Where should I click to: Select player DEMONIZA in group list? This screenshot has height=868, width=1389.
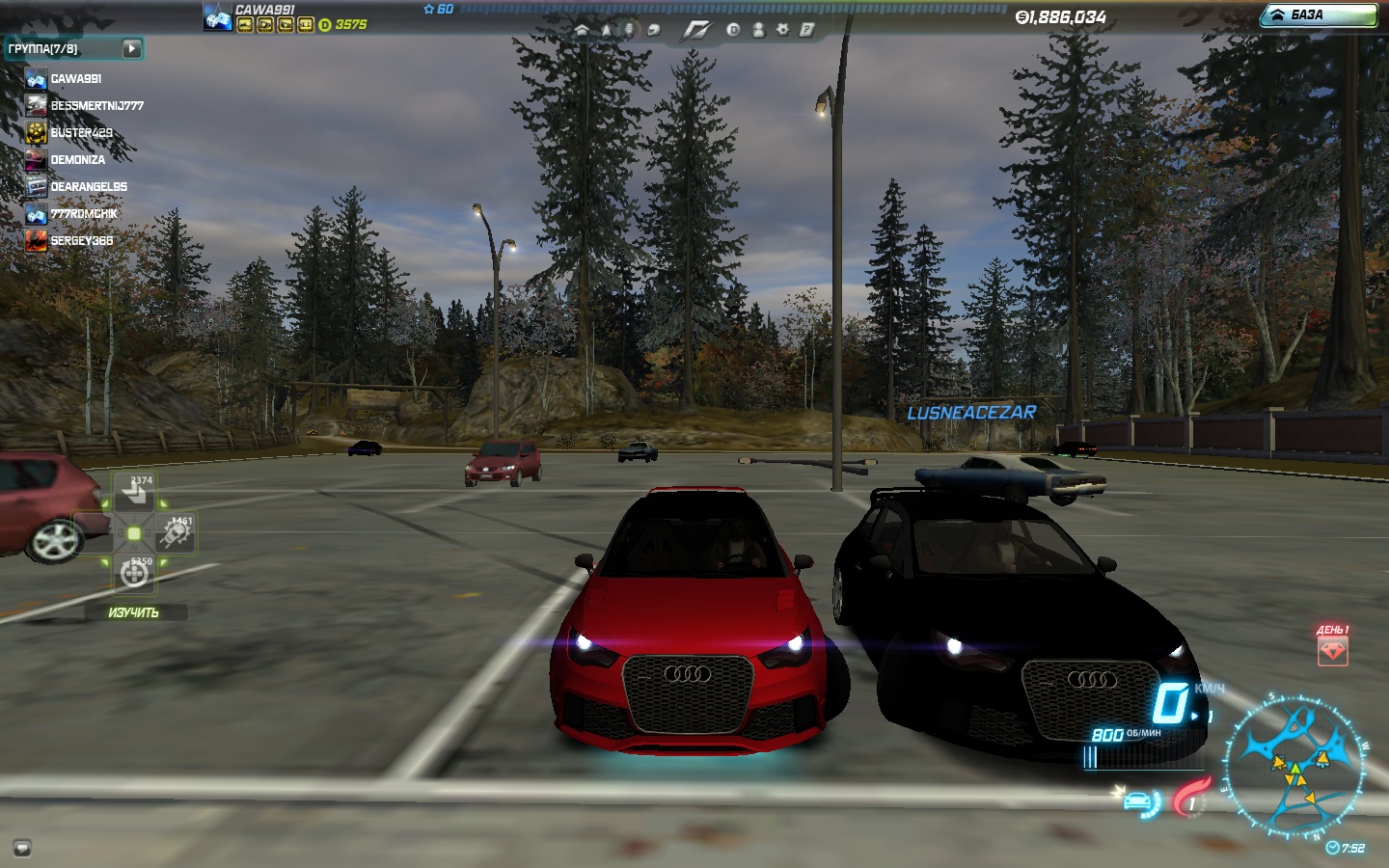[77, 160]
